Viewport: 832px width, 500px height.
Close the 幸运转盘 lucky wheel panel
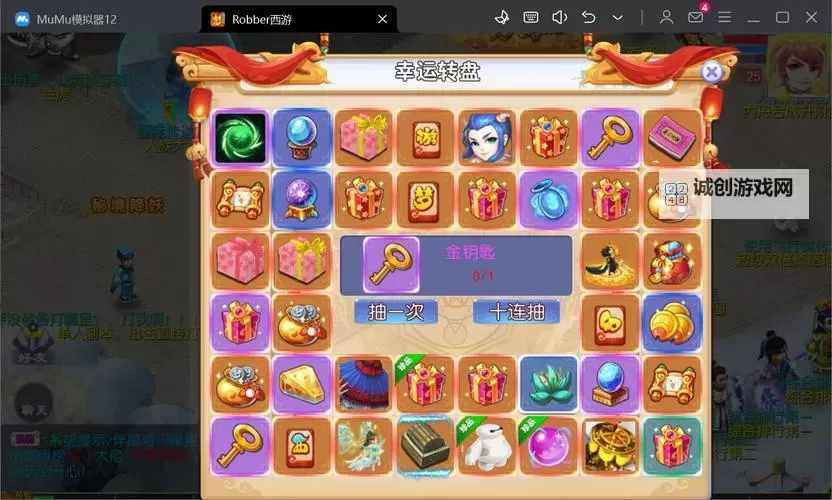(711, 72)
